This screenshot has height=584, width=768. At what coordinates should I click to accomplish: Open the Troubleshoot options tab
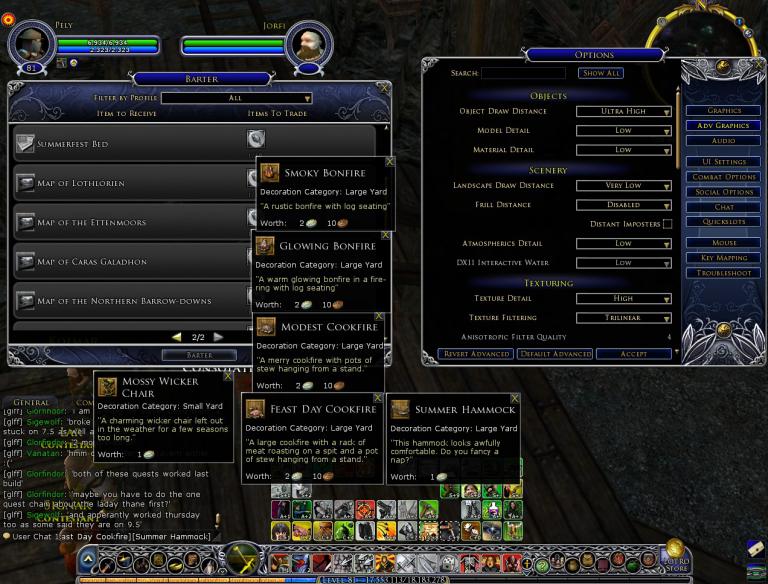[x=724, y=272]
